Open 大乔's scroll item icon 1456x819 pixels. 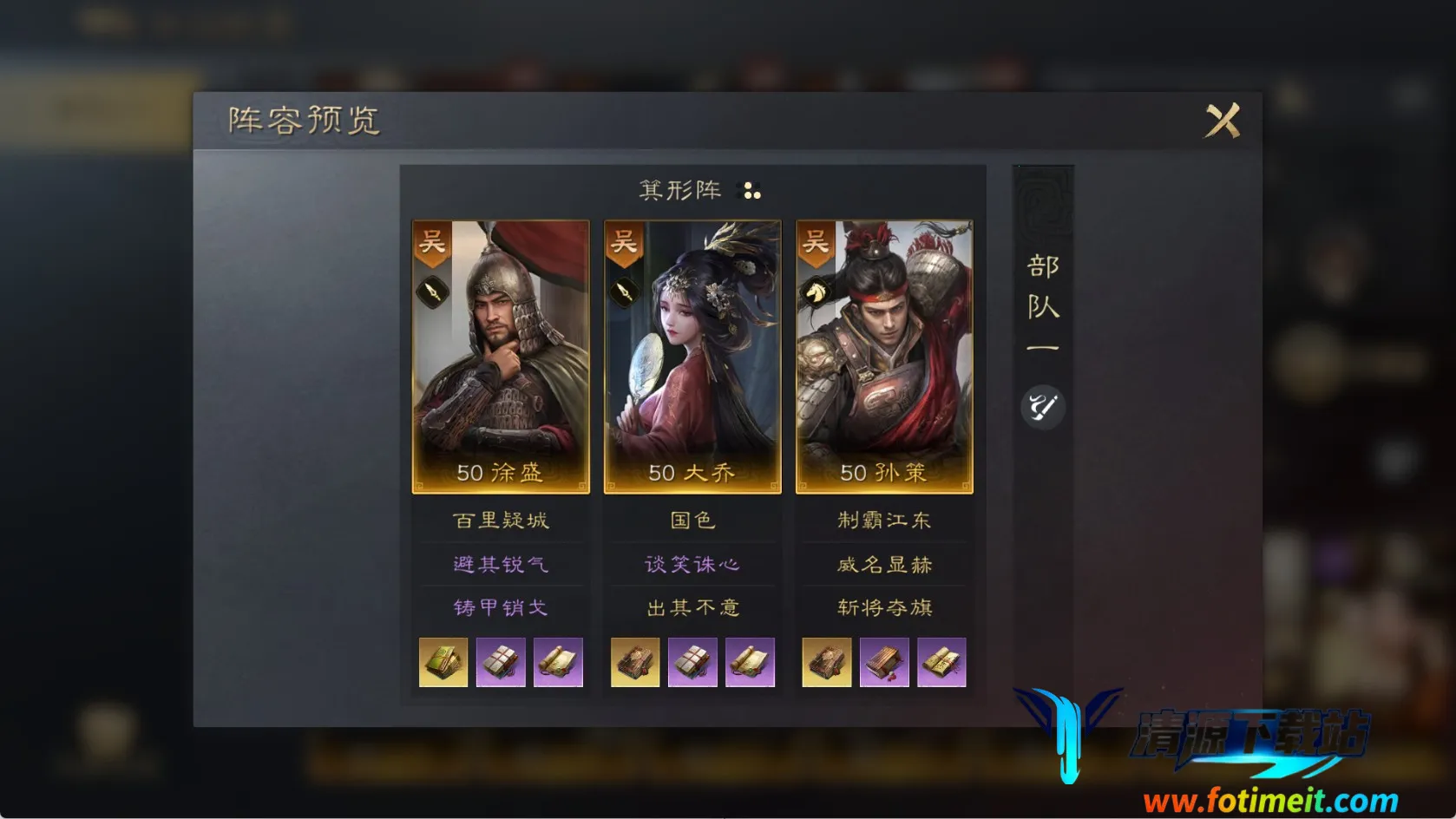(751, 662)
